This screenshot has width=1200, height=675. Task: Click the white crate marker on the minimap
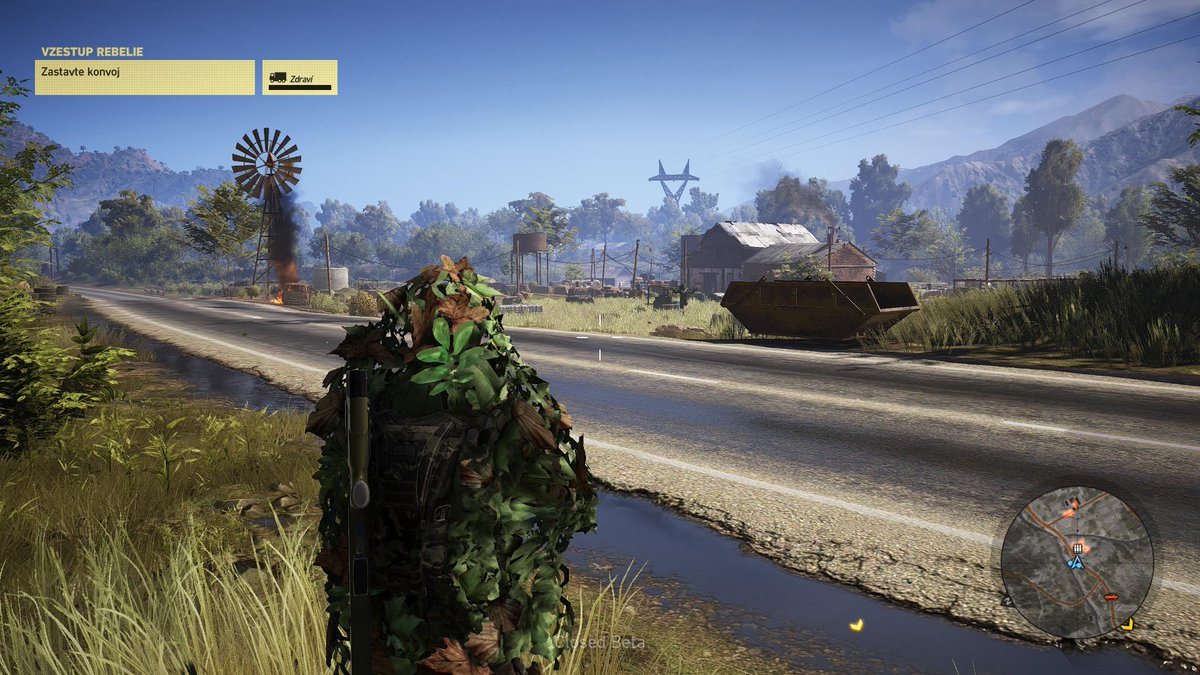1078,548
